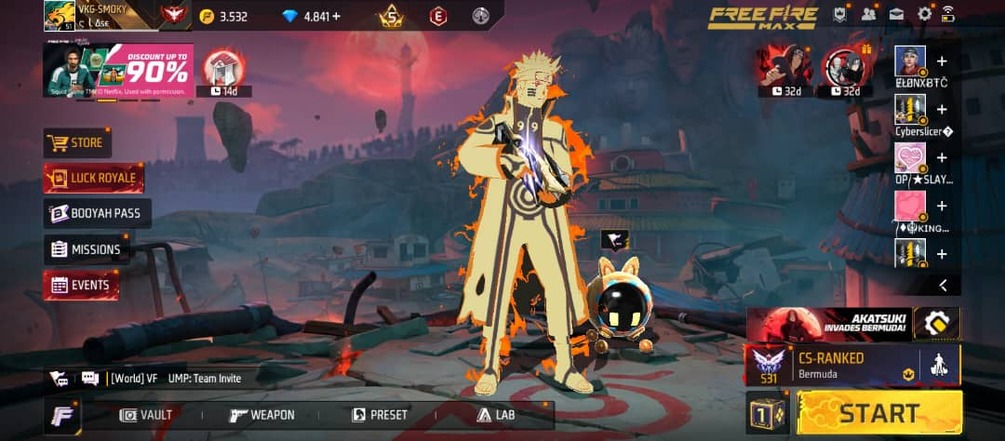This screenshot has height=441, width=1005.
Task: Open the mail envelope inbox
Action: click(x=896, y=14)
